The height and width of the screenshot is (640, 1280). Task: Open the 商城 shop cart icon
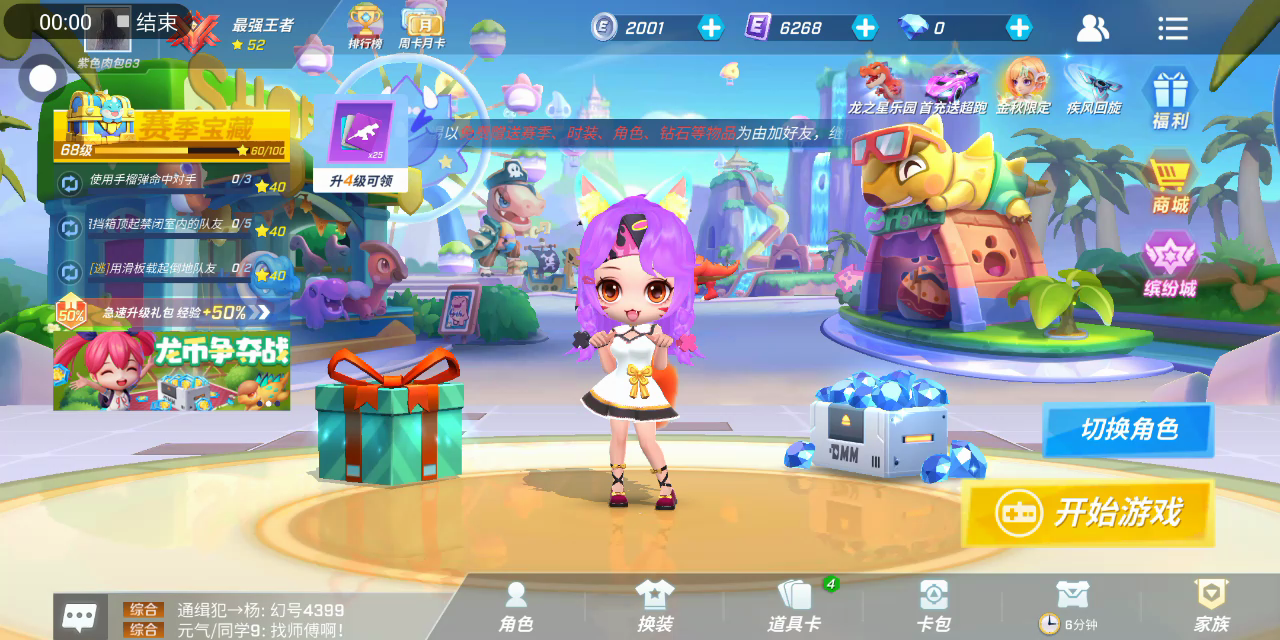tap(1169, 183)
